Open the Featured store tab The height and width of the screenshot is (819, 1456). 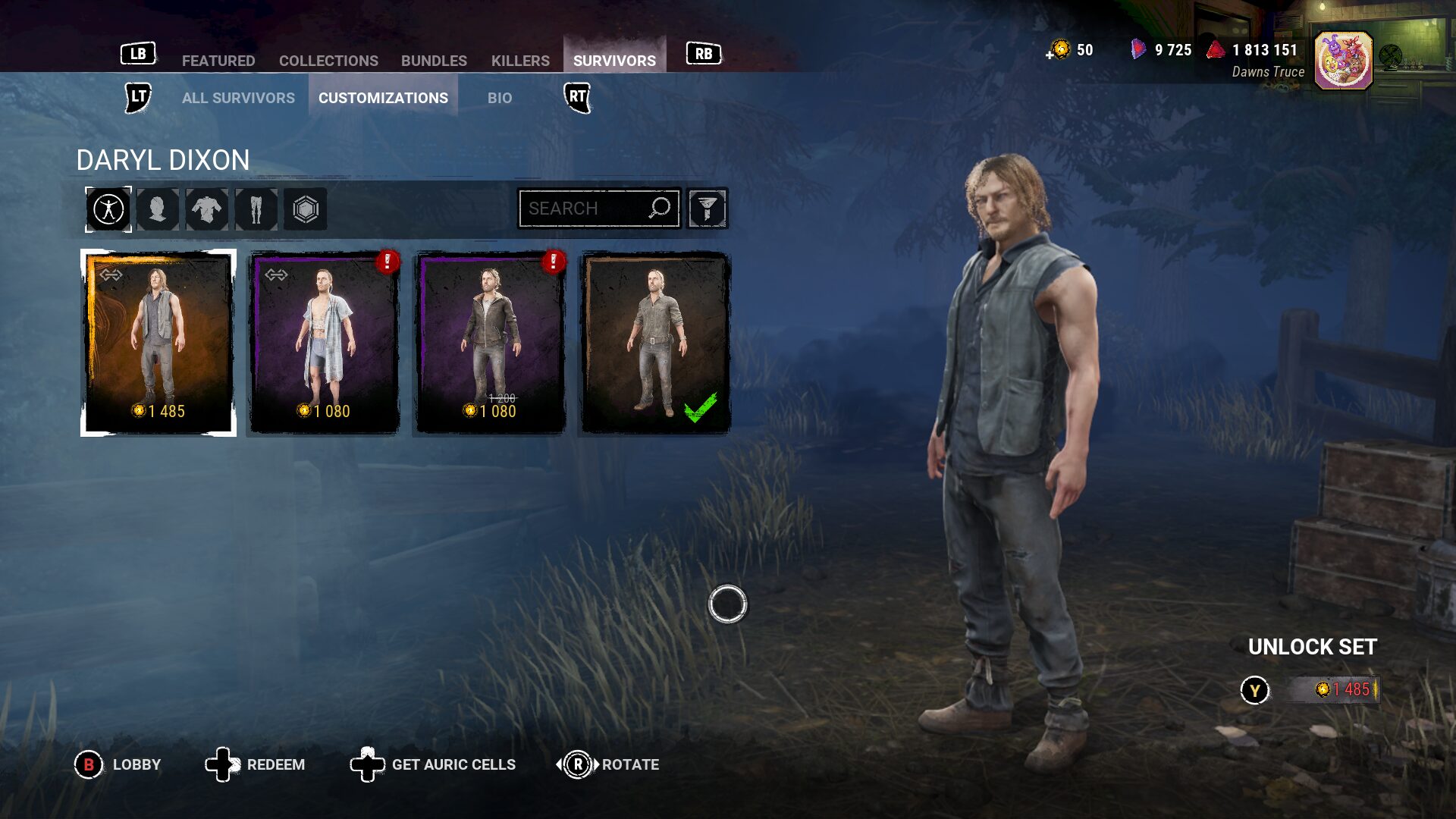(x=218, y=61)
